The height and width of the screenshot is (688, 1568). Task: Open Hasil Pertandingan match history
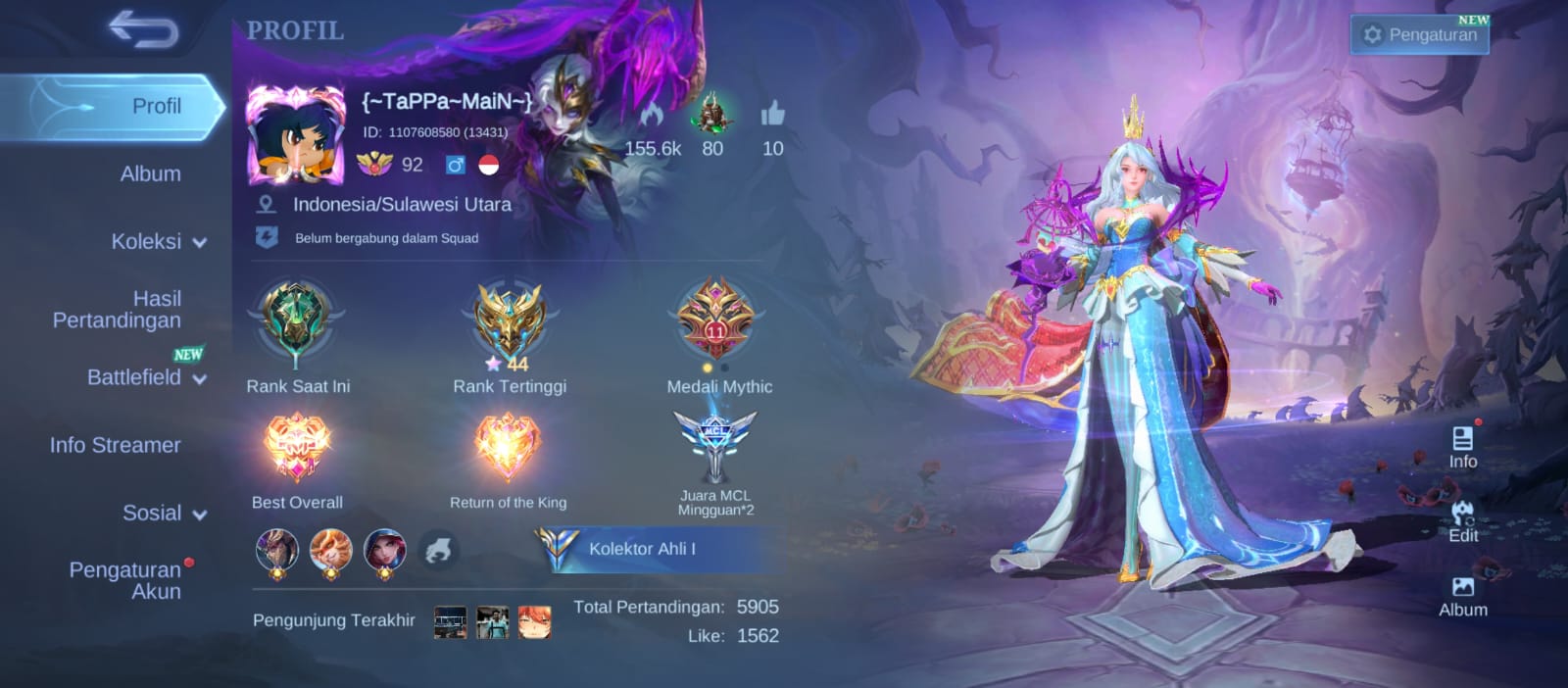118,309
